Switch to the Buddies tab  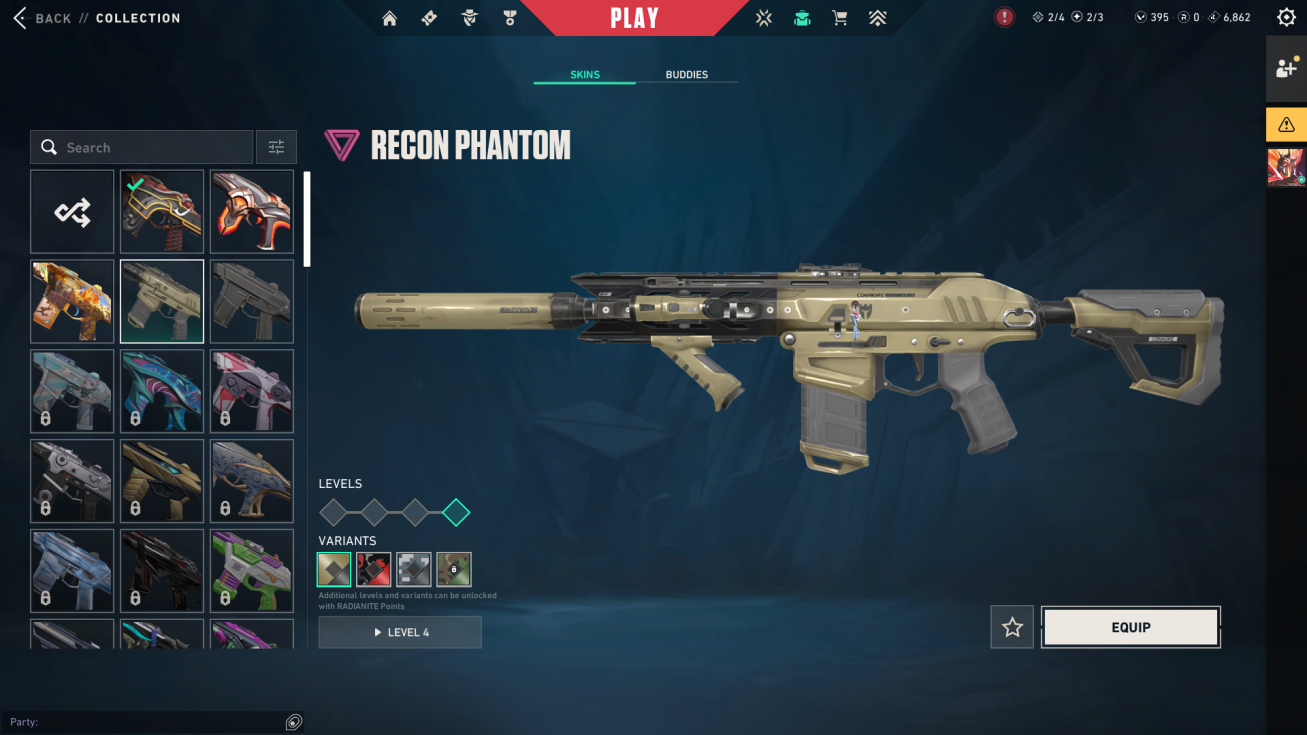(686, 75)
